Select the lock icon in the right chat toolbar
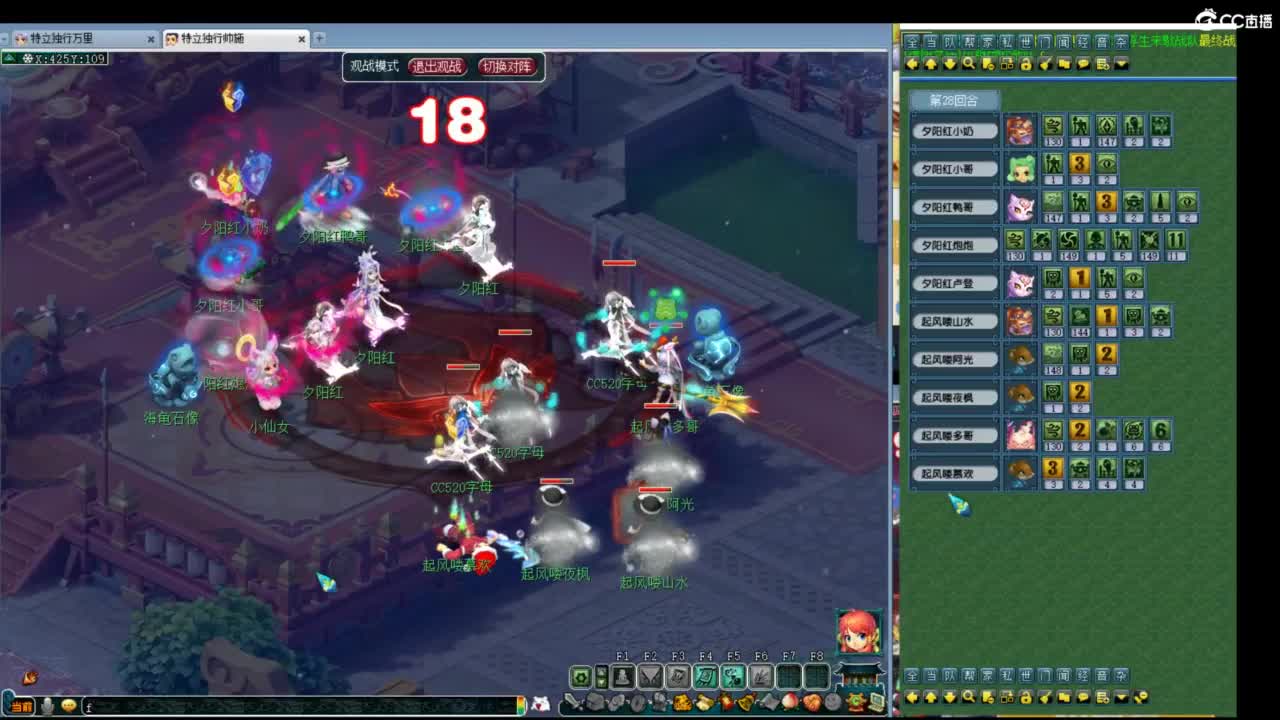The height and width of the screenshot is (720, 1280). coord(1027,63)
